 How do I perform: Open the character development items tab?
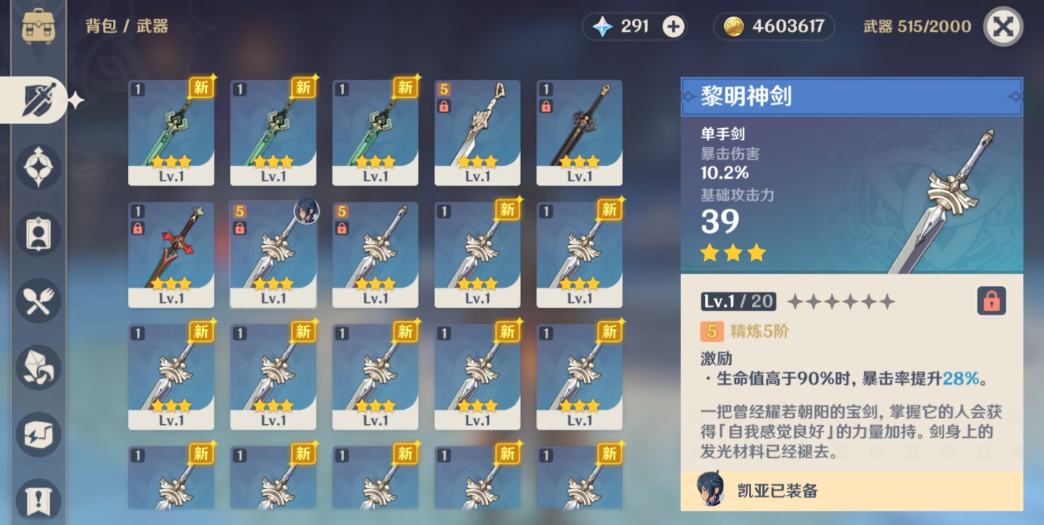(39, 234)
